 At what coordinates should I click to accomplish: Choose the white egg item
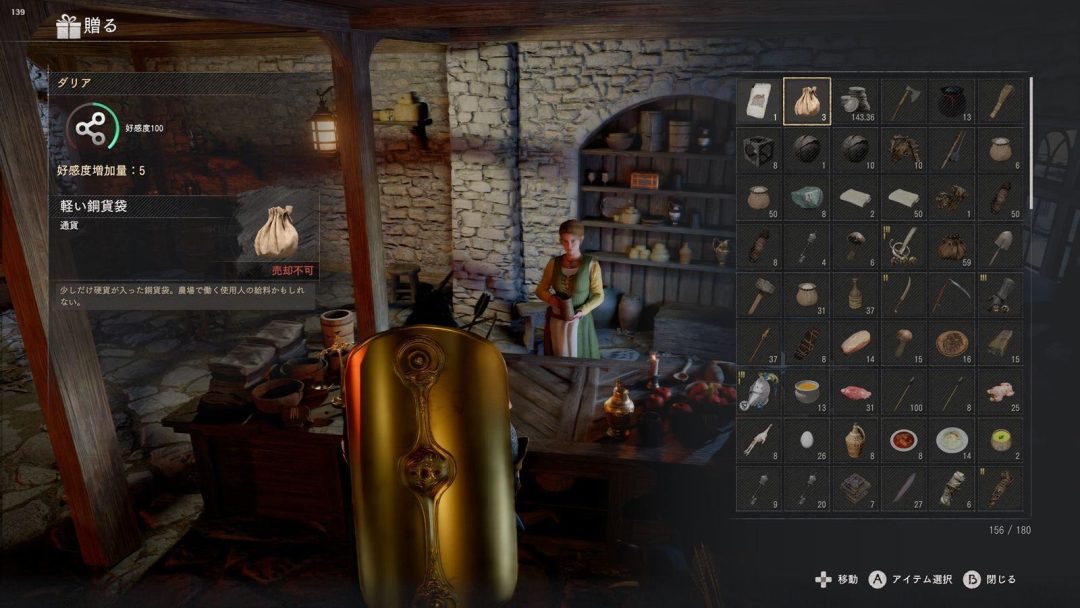pos(807,439)
